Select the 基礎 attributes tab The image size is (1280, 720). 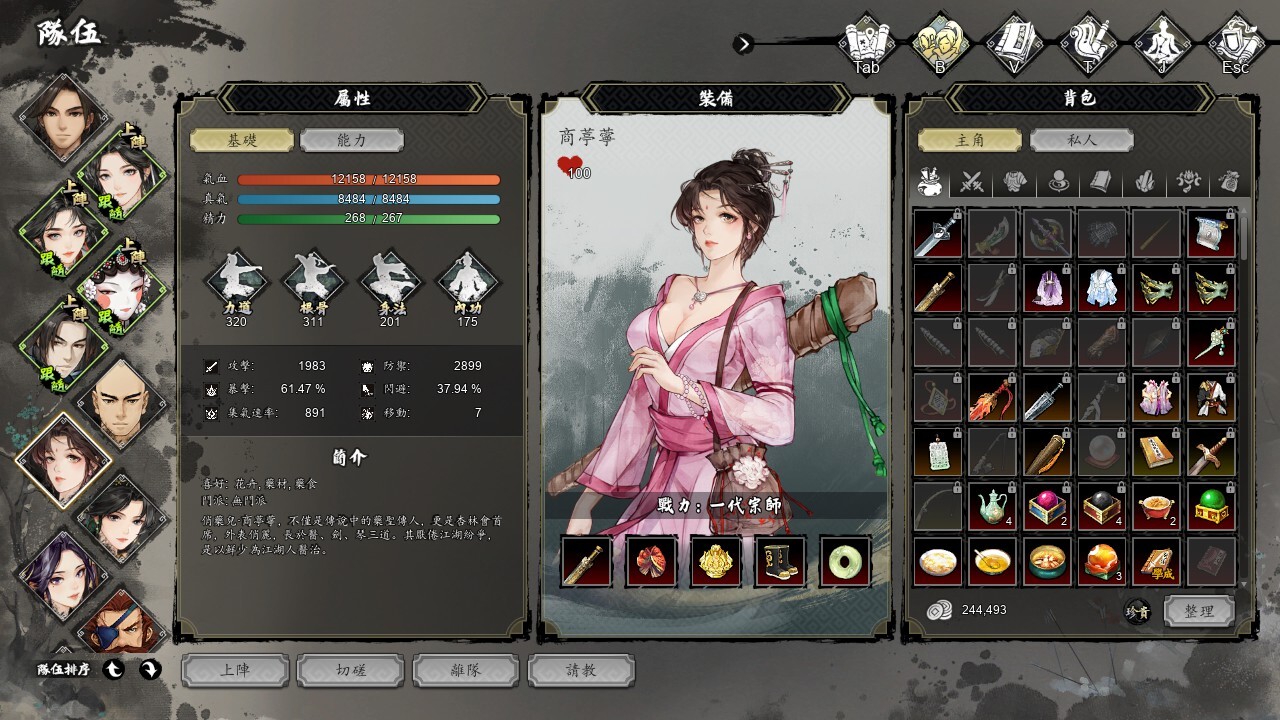click(x=242, y=140)
